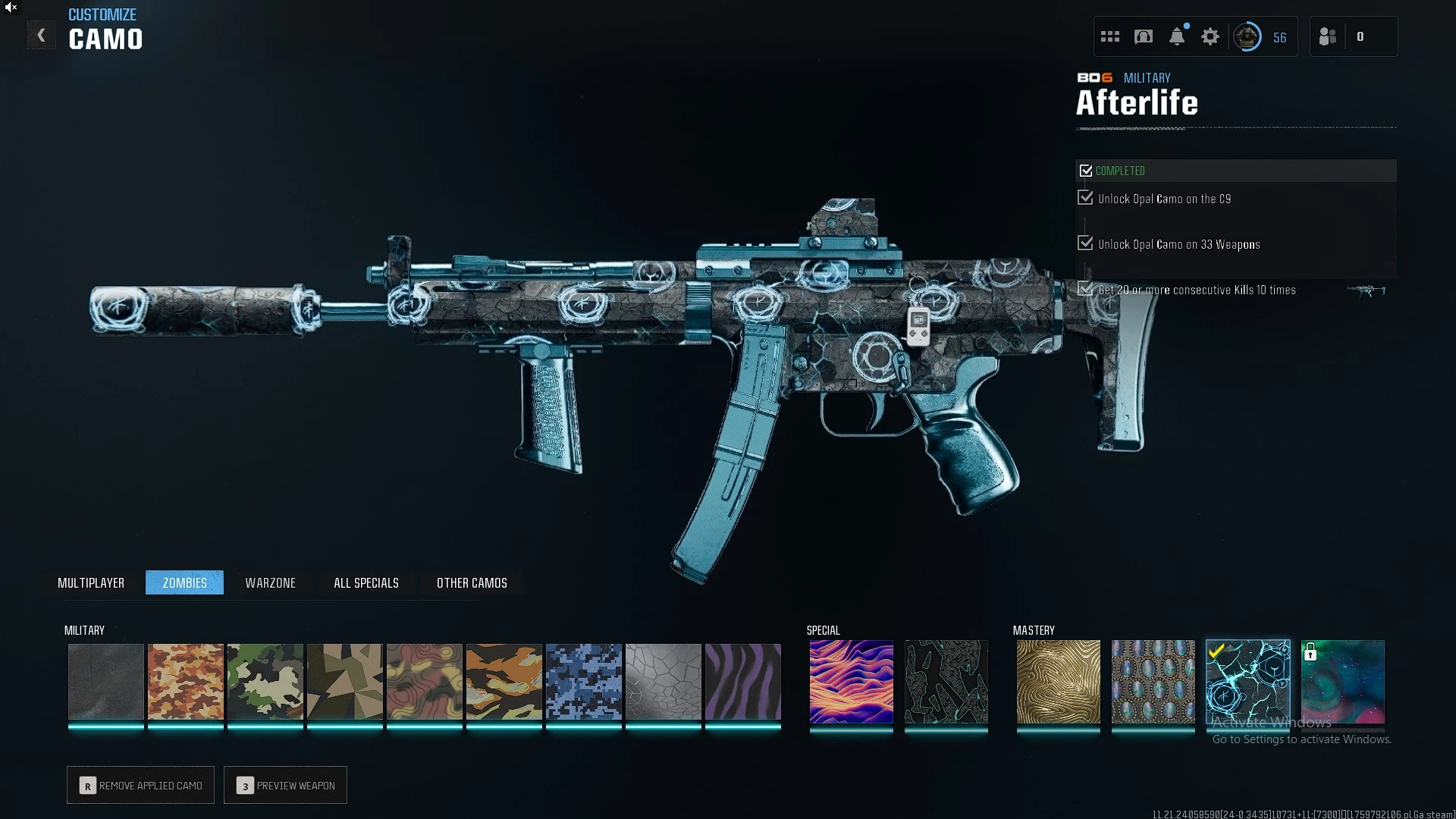Choose the blue digital pixel camo
This screenshot has width=1456, height=819.
tap(584, 682)
